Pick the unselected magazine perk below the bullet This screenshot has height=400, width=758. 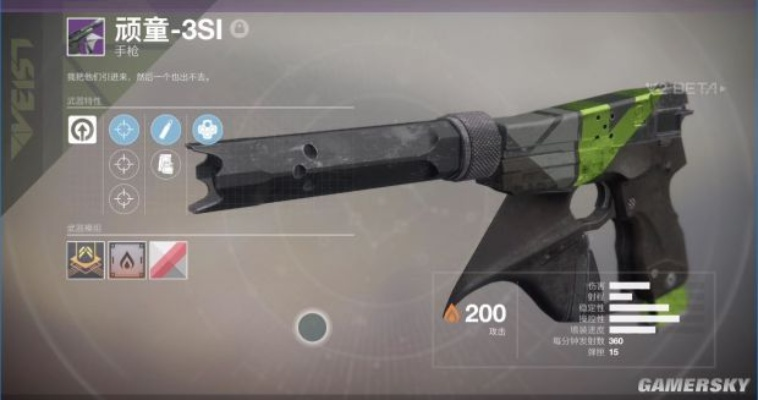(165, 164)
